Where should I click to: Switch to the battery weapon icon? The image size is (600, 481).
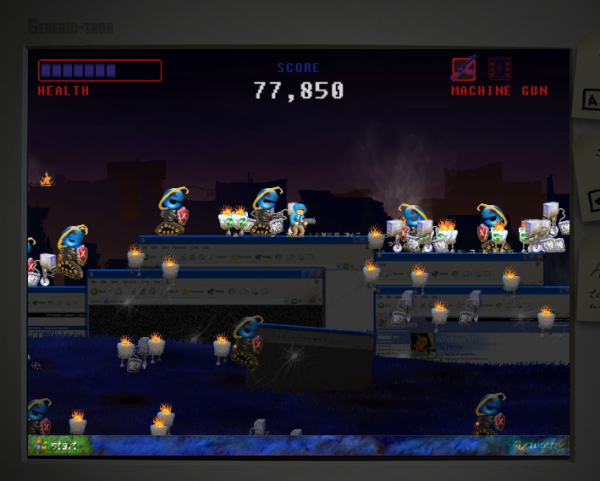click(x=500, y=69)
